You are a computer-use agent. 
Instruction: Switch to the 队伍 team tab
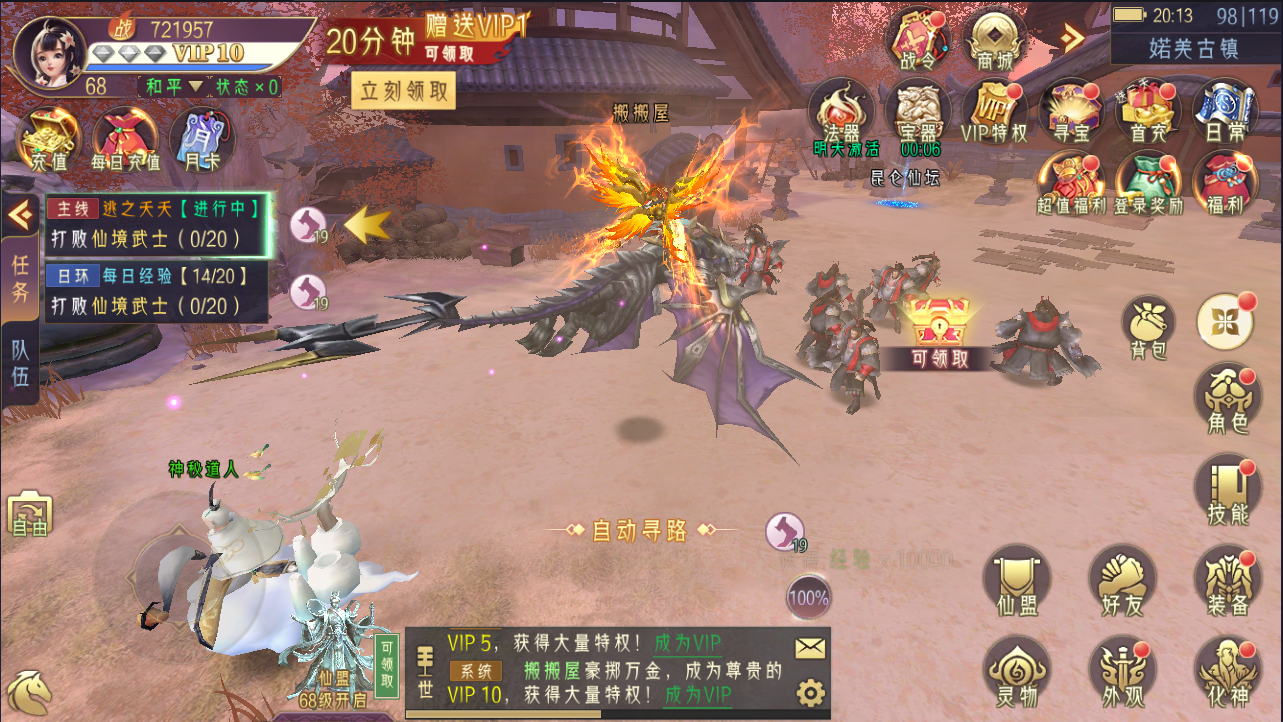tap(20, 364)
